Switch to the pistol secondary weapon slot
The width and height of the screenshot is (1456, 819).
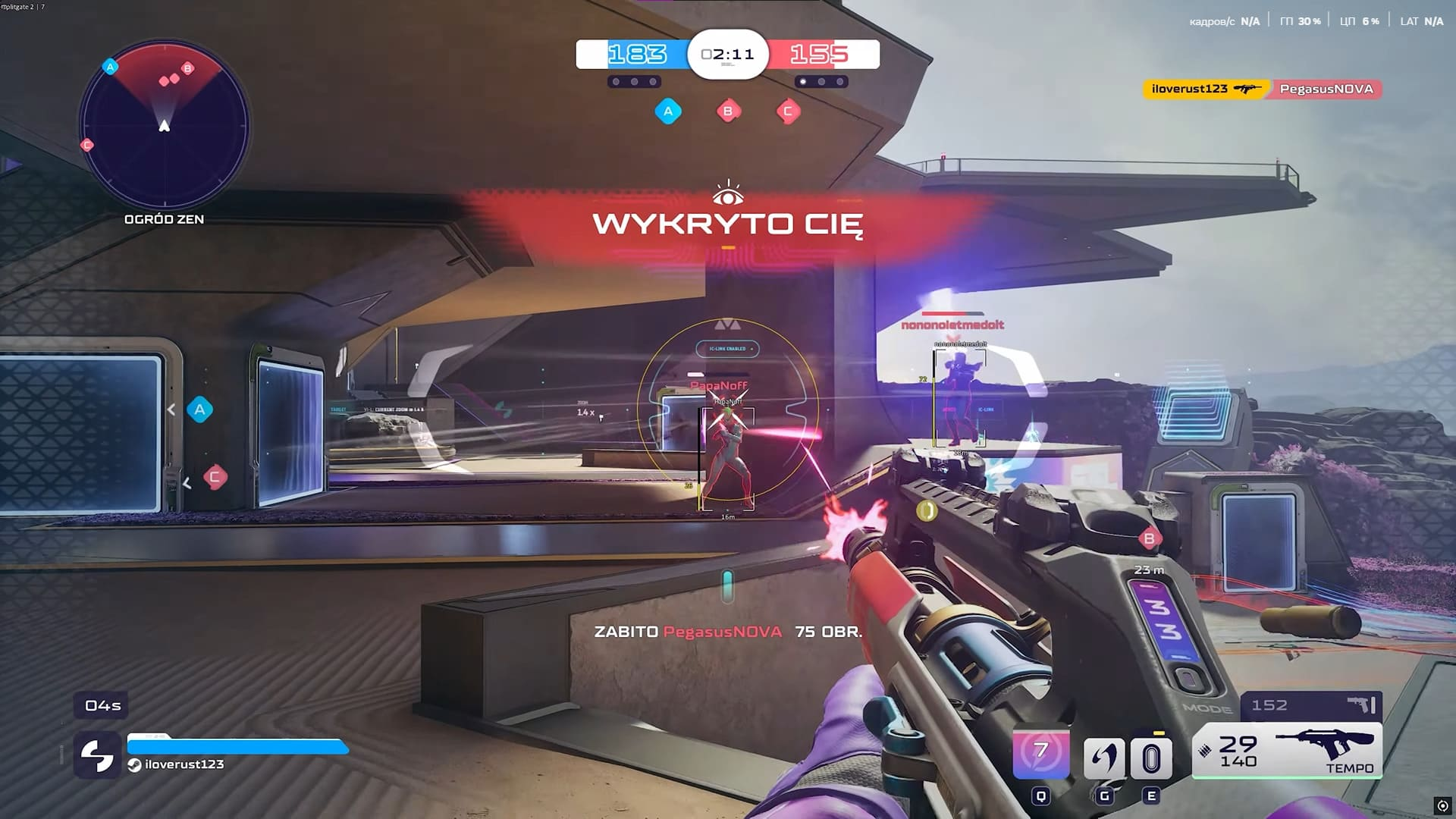(1311, 705)
